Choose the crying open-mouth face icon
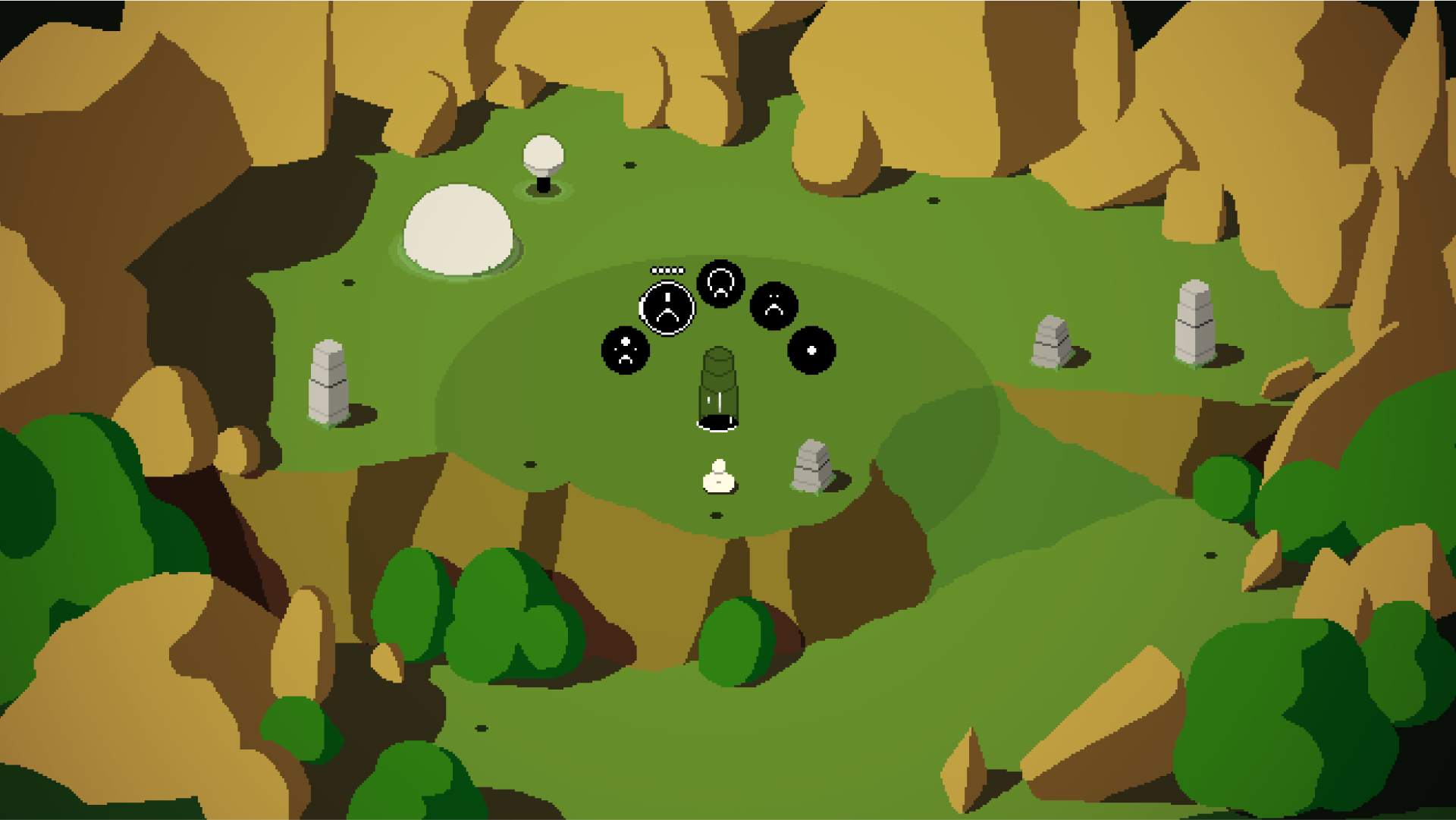The image size is (1456, 820). pos(719,283)
